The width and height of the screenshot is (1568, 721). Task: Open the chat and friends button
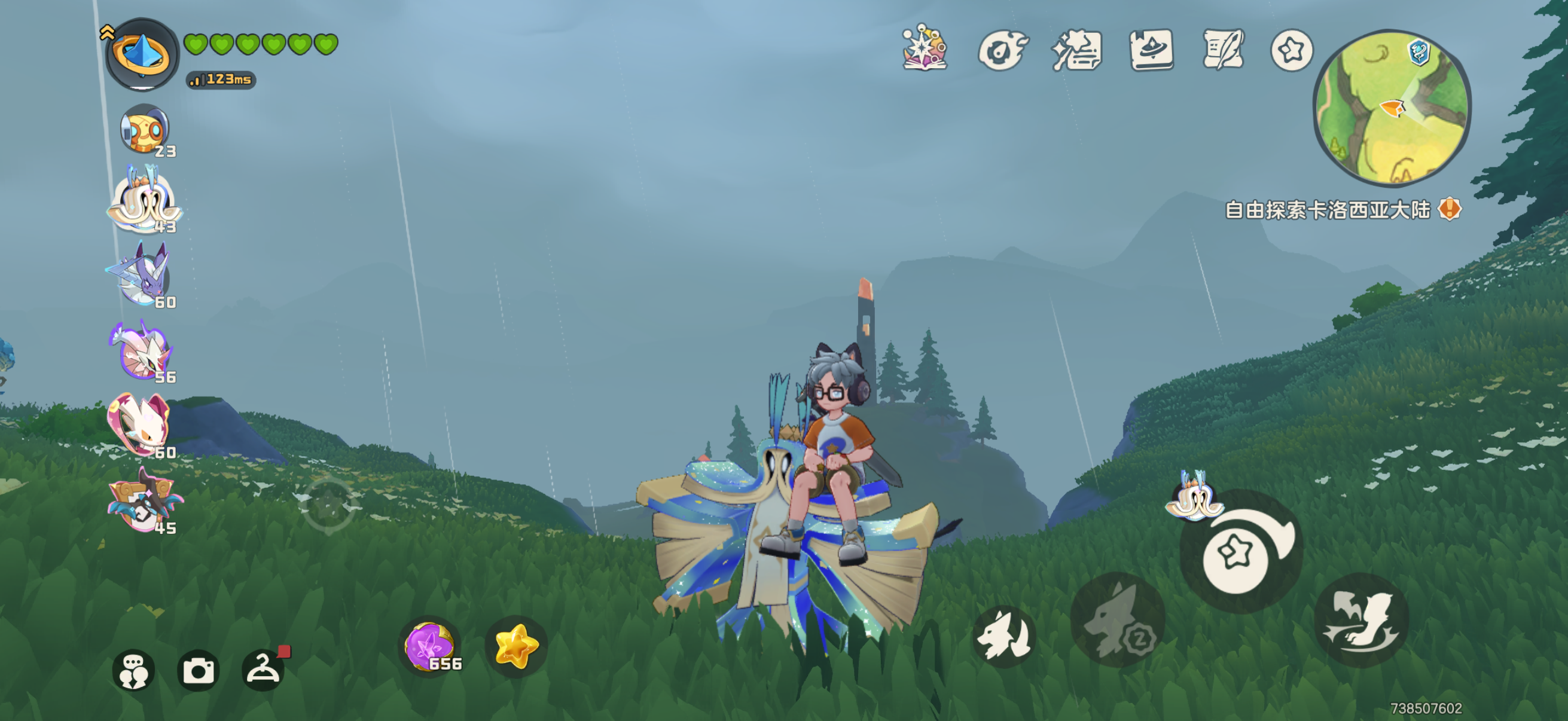(x=133, y=671)
